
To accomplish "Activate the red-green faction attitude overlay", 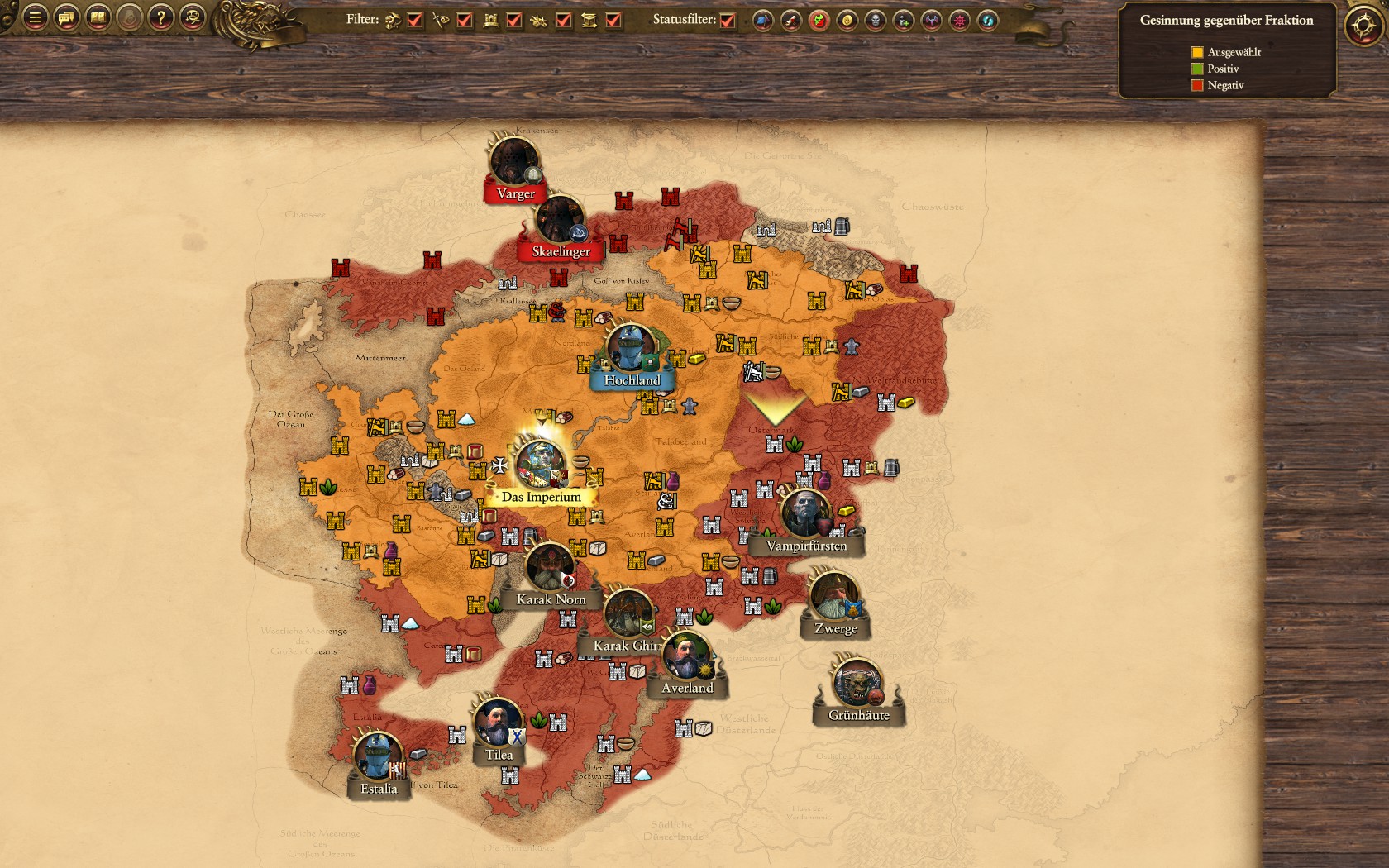I will (819, 21).
